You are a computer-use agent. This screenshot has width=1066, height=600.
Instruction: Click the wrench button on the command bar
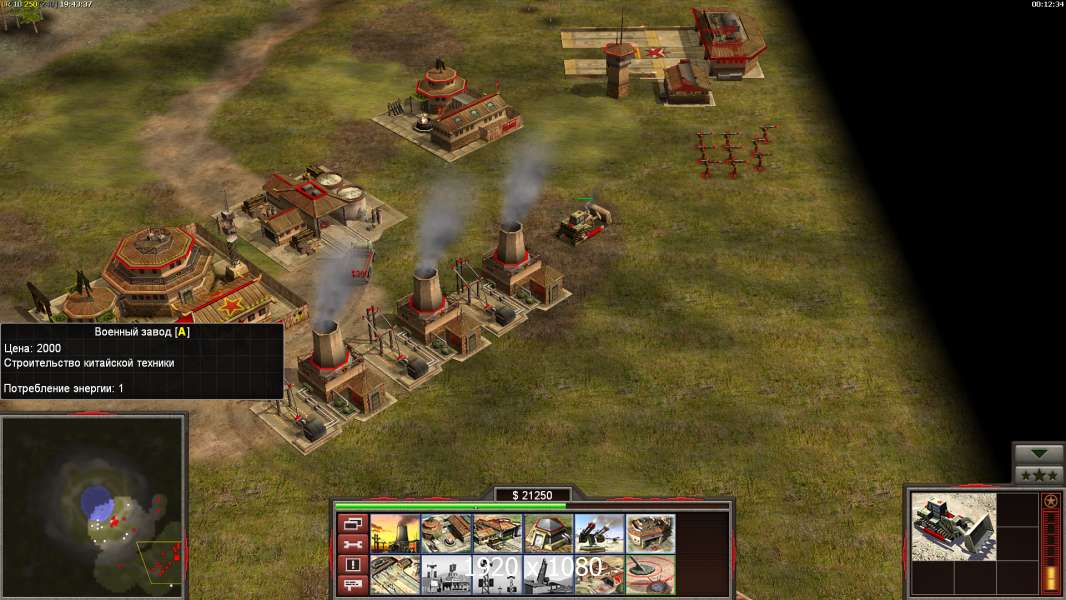pos(351,544)
